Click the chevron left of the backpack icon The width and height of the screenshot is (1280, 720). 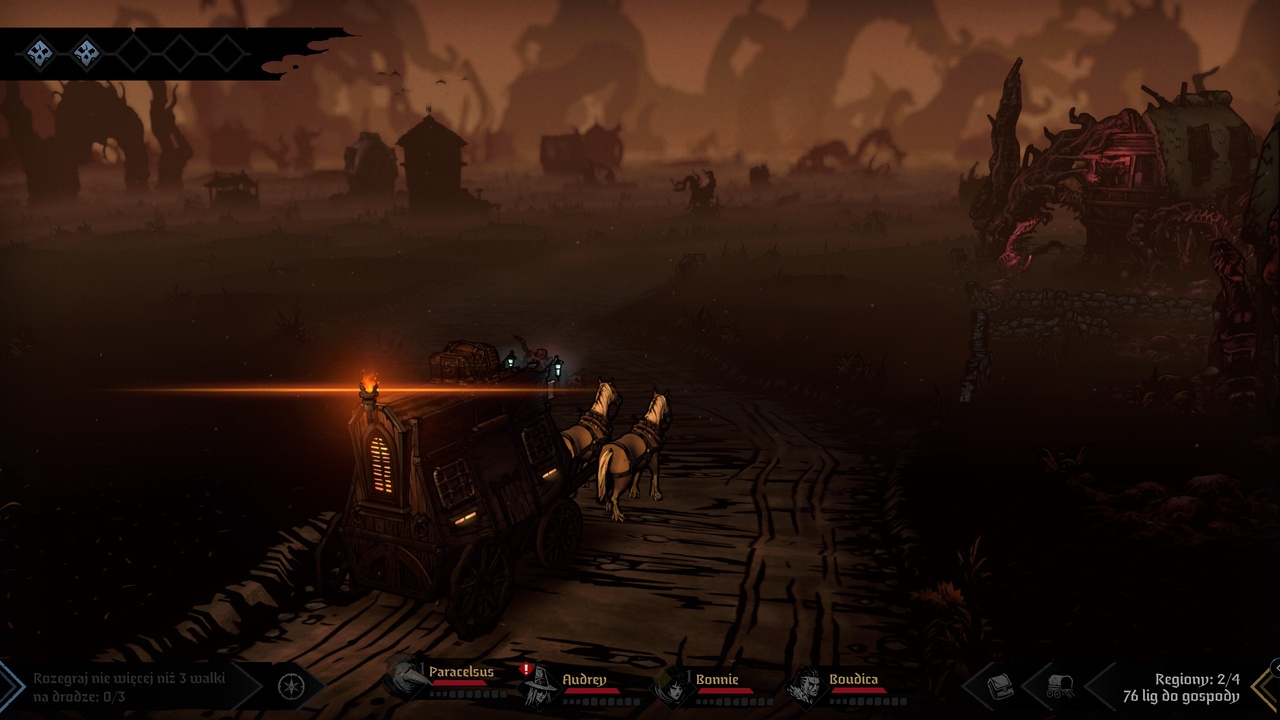pyautogui.click(x=970, y=686)
